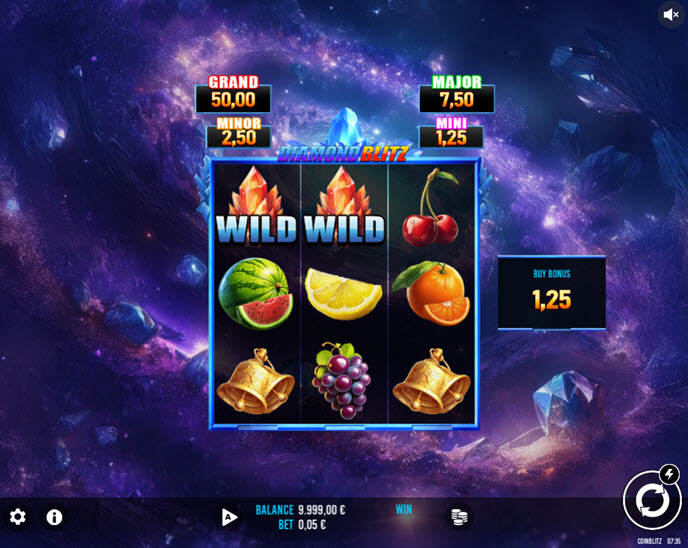The image size is (688, 548).
Task: Start autoplay with the play icon
Action: tap(229, 517)
